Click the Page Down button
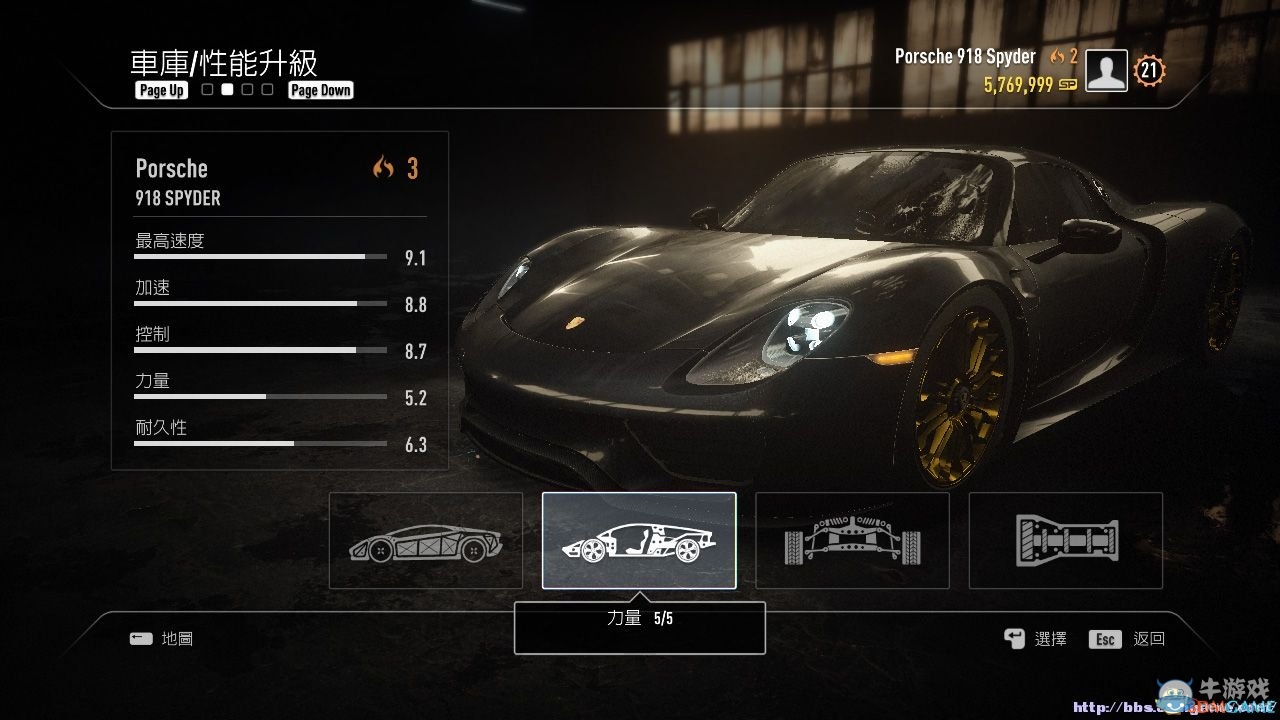The height and width of the screenshot is (720, 1280). coord(320,90)
